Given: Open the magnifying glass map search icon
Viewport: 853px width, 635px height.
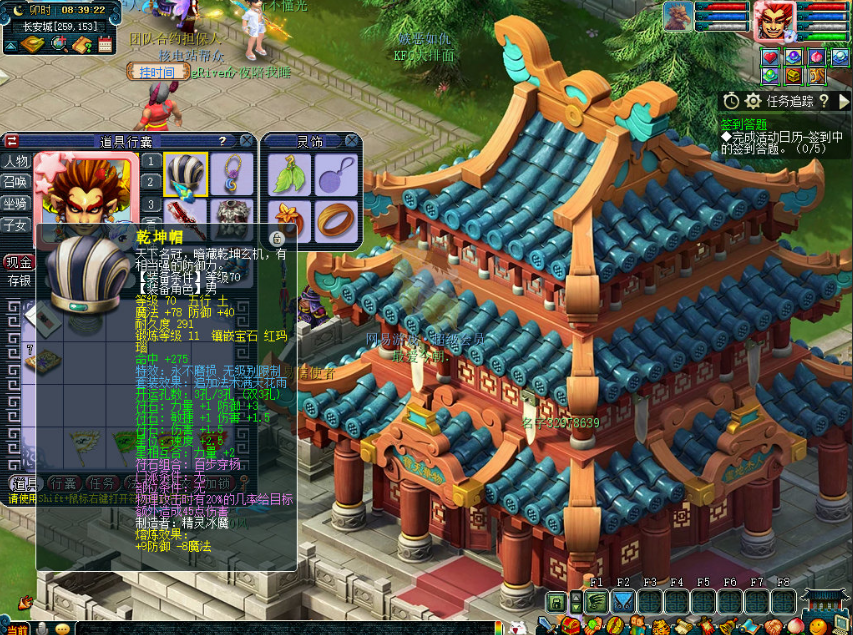Looking at the screenshot, I should [58, 44].
